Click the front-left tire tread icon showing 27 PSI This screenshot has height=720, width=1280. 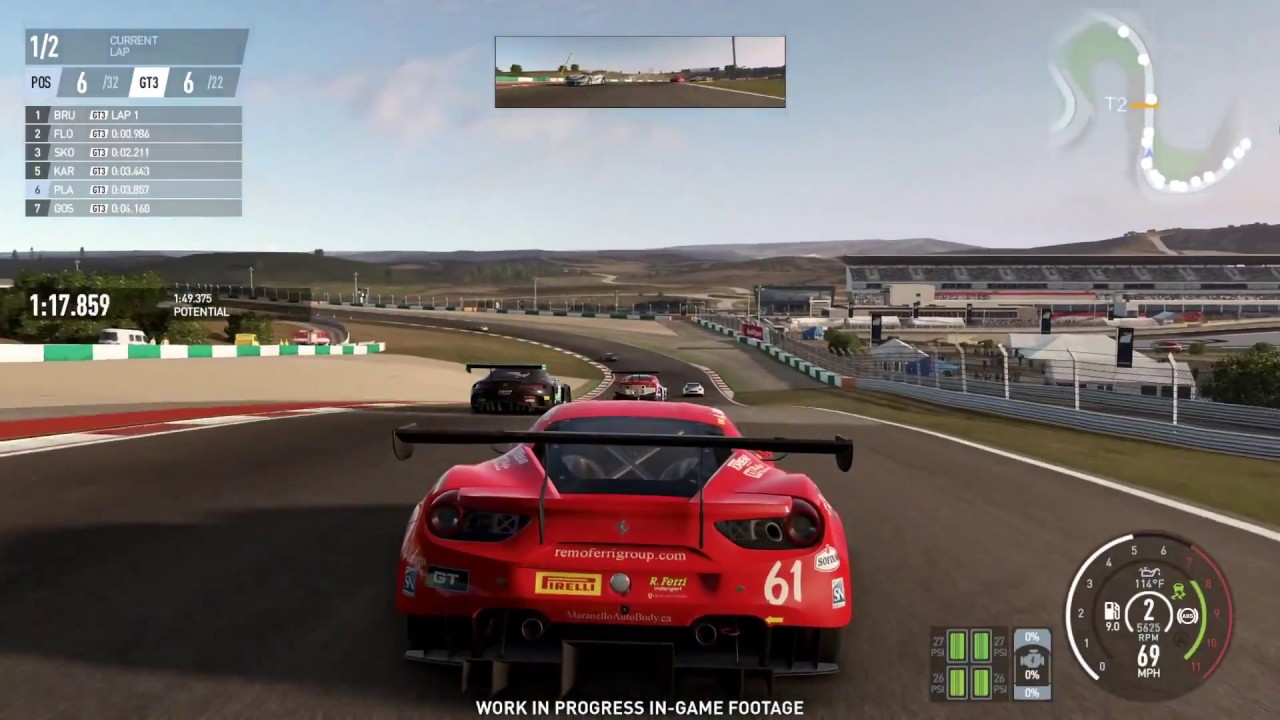click(x=957, y=646)
